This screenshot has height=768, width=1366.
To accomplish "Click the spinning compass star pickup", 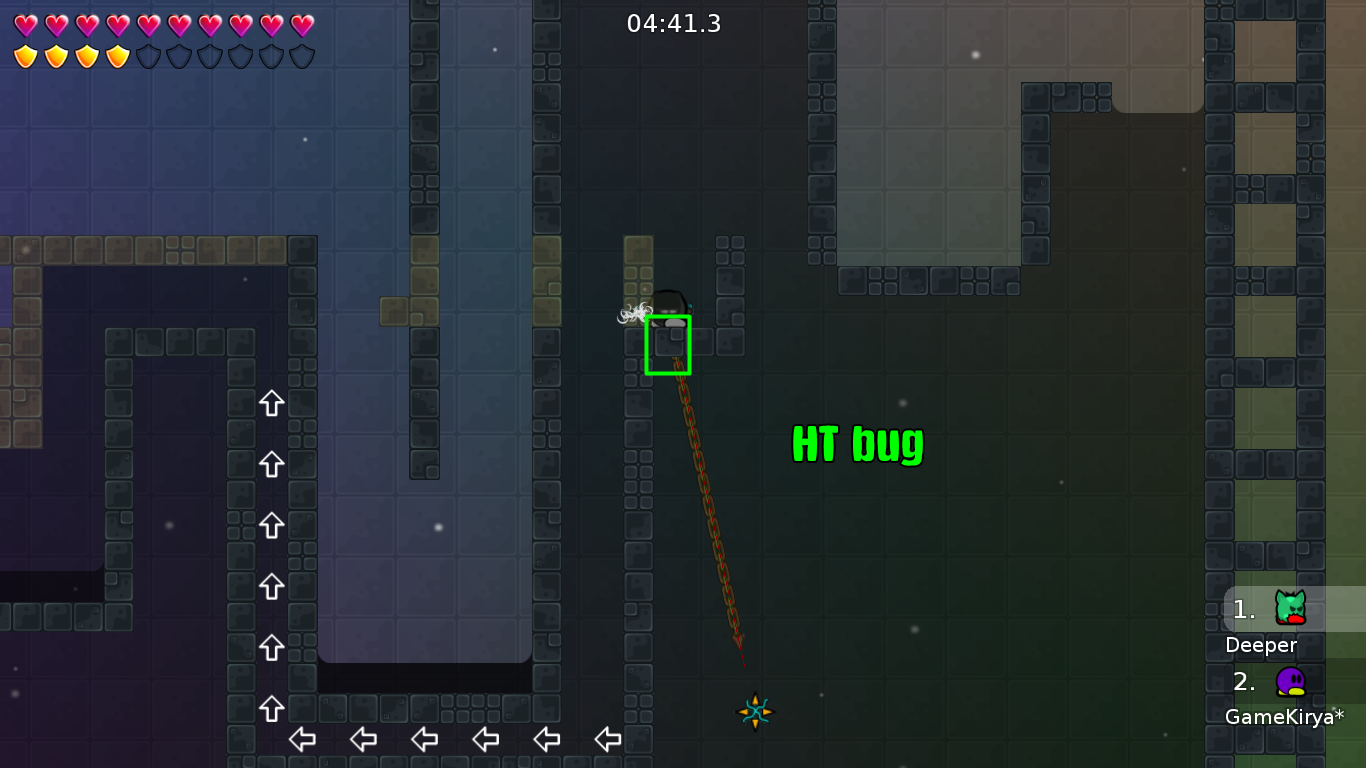I will [x=754, y=712].
